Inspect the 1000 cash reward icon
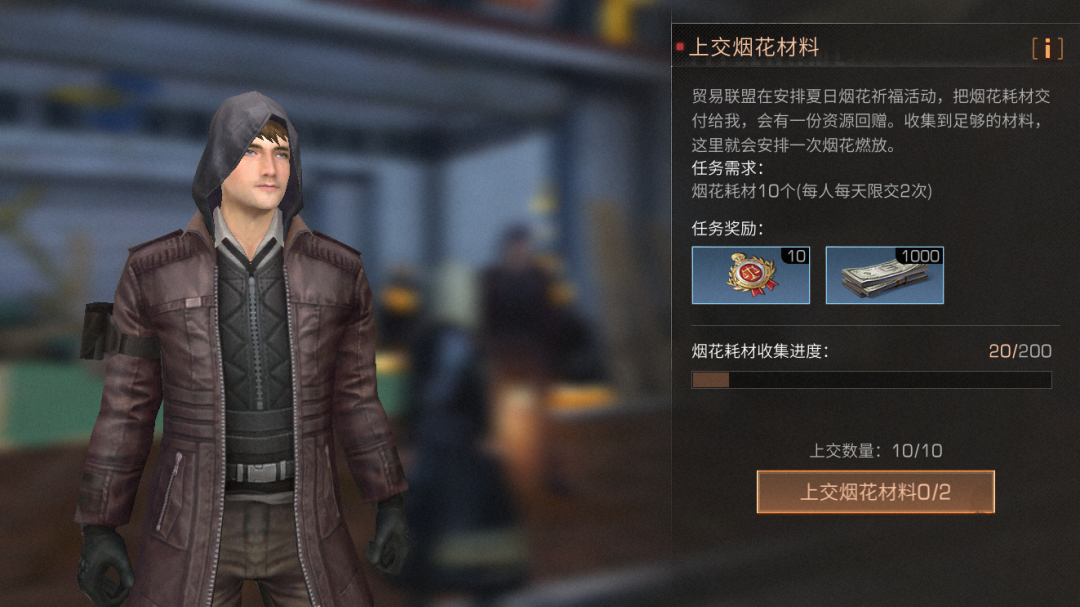Image resolution: width=1080 pixels, height=607 pixels. [884, 275]
